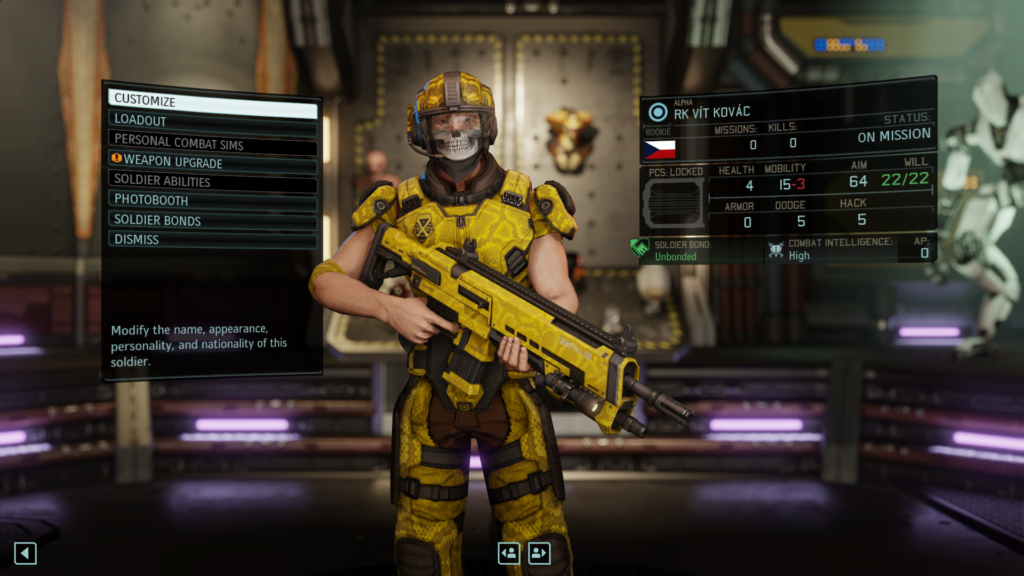Open Personal Combat Sims
The height and width of the screenshot is (576, 1024).
click(212, 142)
